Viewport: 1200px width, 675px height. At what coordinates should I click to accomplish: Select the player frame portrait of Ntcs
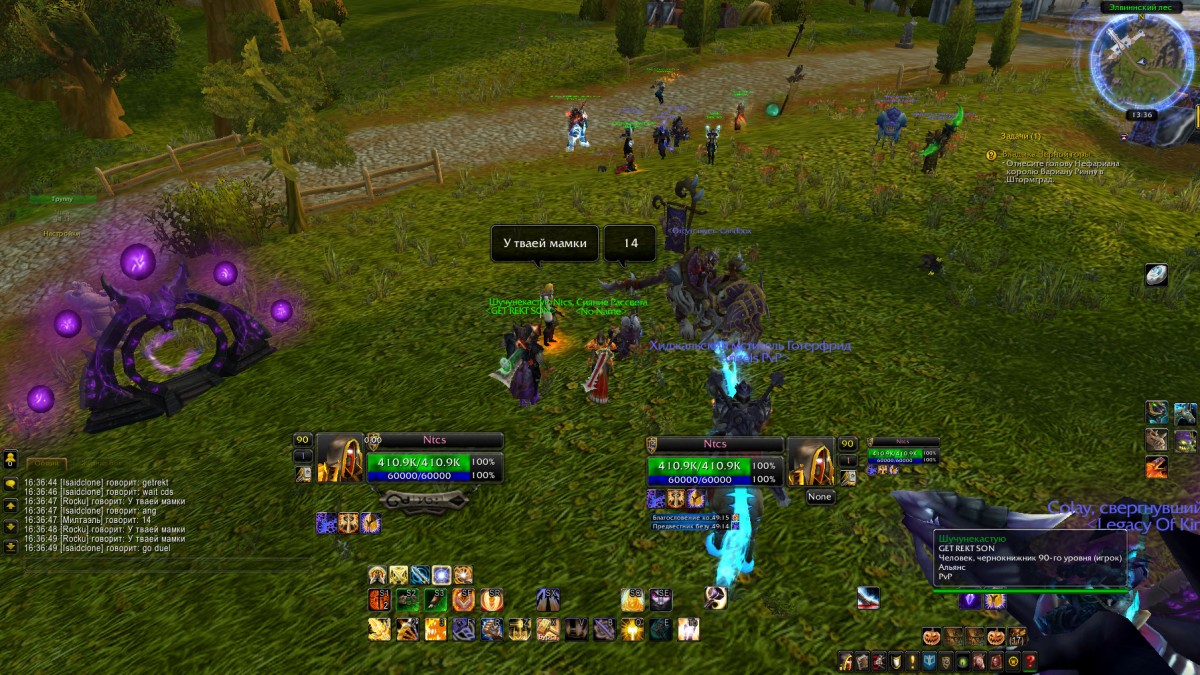point(340,458)
